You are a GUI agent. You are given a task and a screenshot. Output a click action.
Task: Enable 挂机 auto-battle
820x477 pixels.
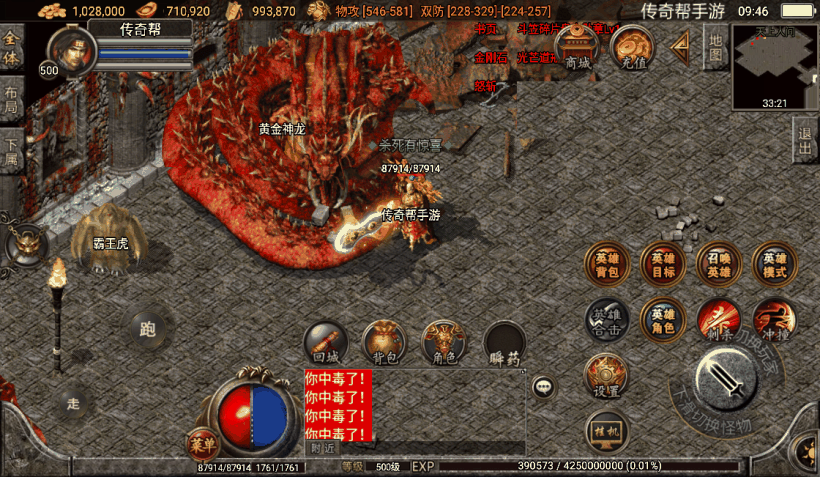point(606,430)
